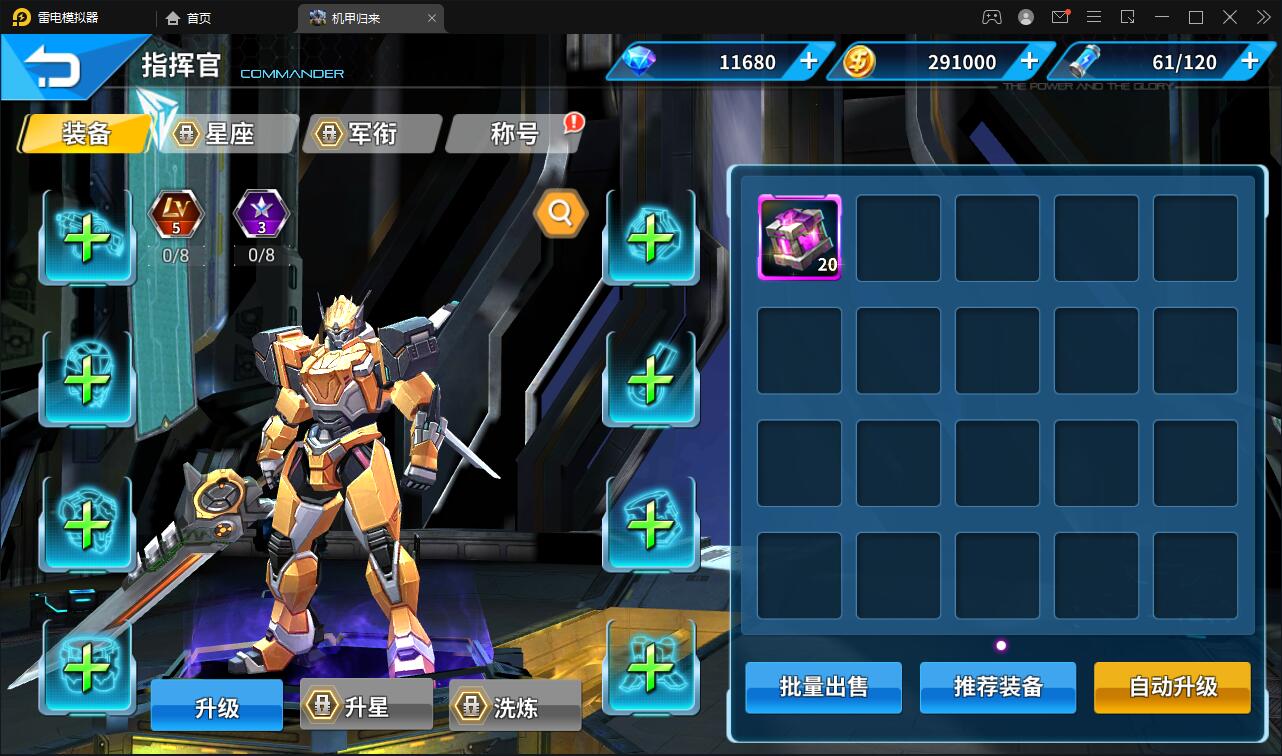This screenshot has width=1282, height=756.
Task: Select the purple chest item x20 in inventory
Action: (x=798, y=239)
